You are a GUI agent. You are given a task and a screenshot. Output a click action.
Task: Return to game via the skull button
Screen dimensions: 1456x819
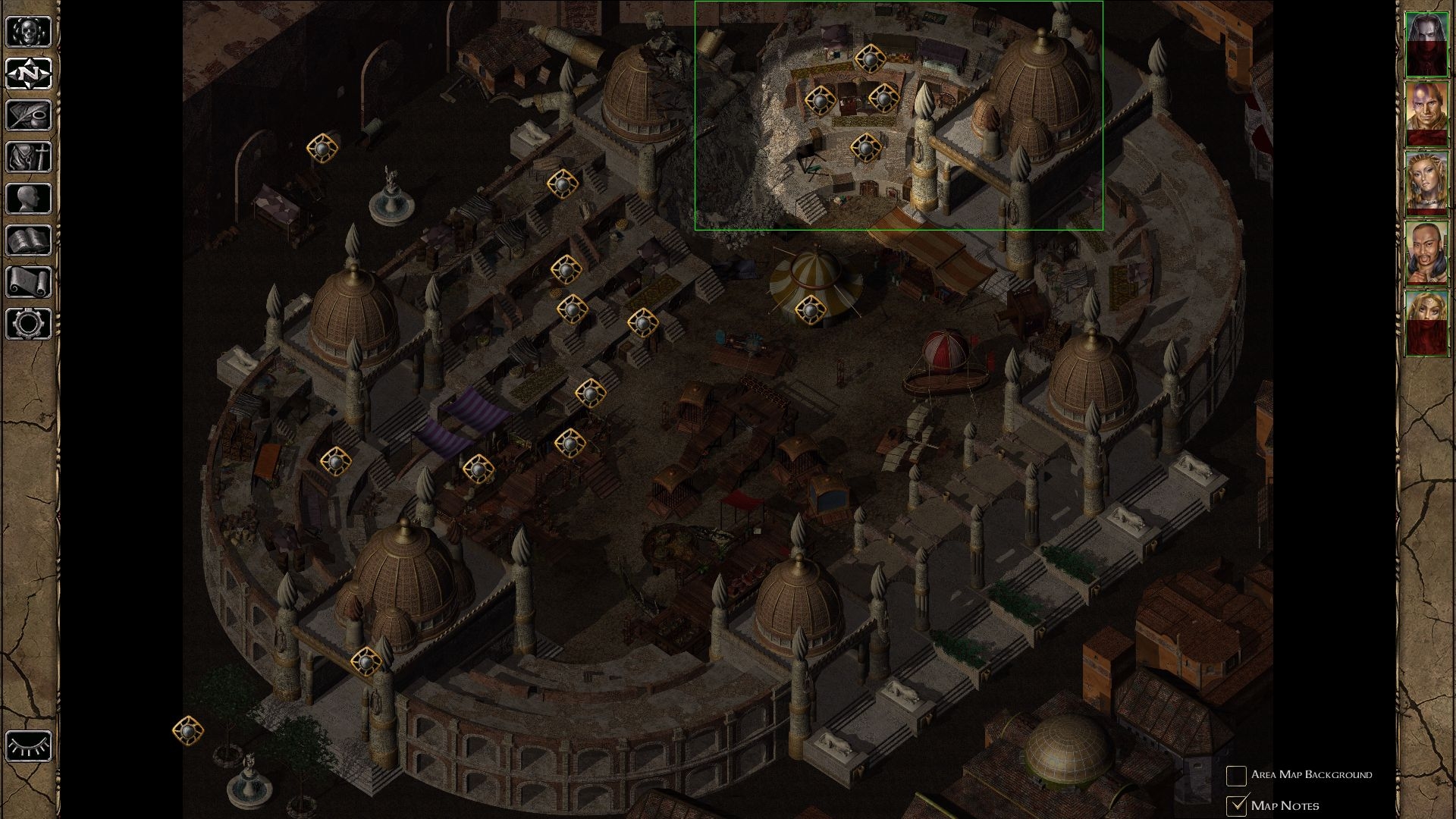click(29, 32)
